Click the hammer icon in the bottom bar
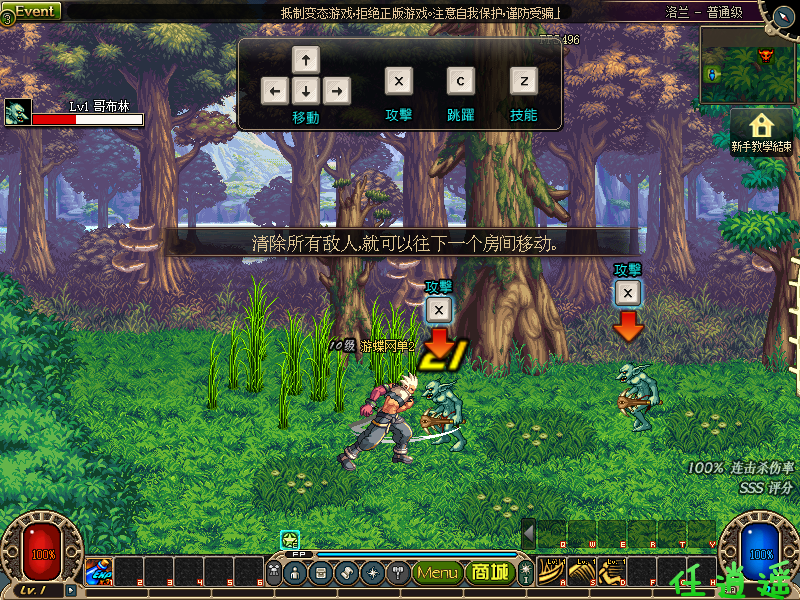 (396, 573)
